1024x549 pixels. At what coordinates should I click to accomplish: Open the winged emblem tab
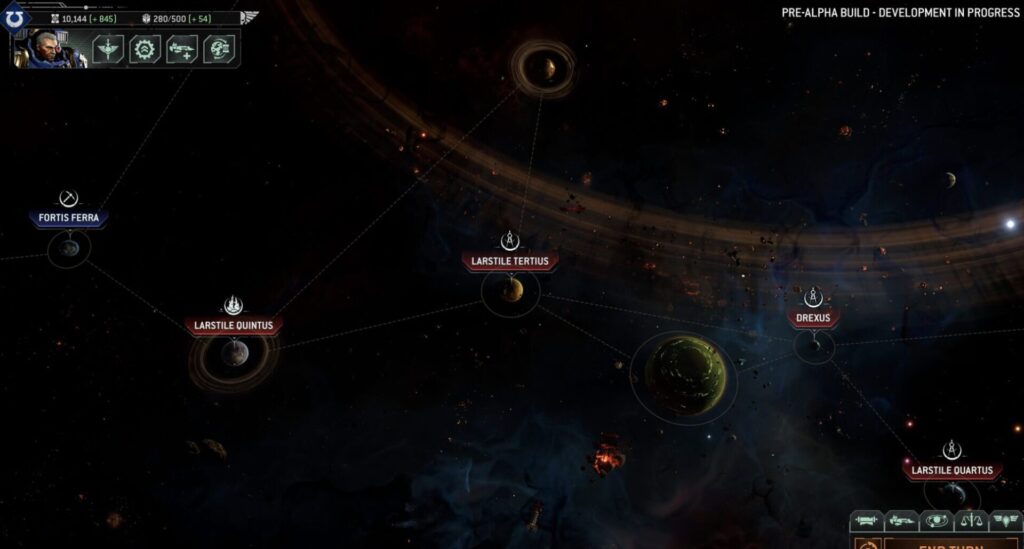point(1004,521)
